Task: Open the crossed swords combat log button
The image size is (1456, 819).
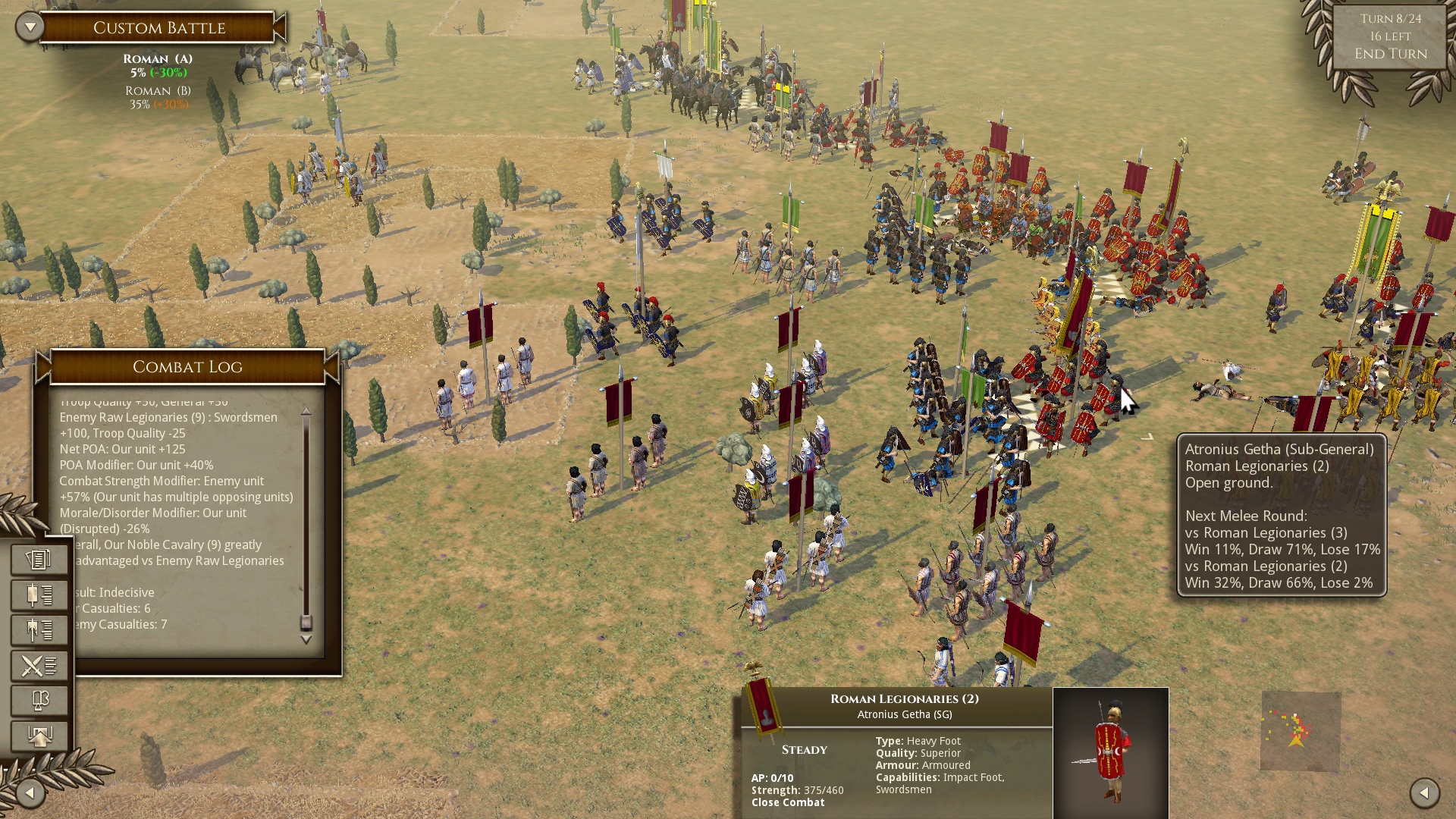Action: click(39, 666)
